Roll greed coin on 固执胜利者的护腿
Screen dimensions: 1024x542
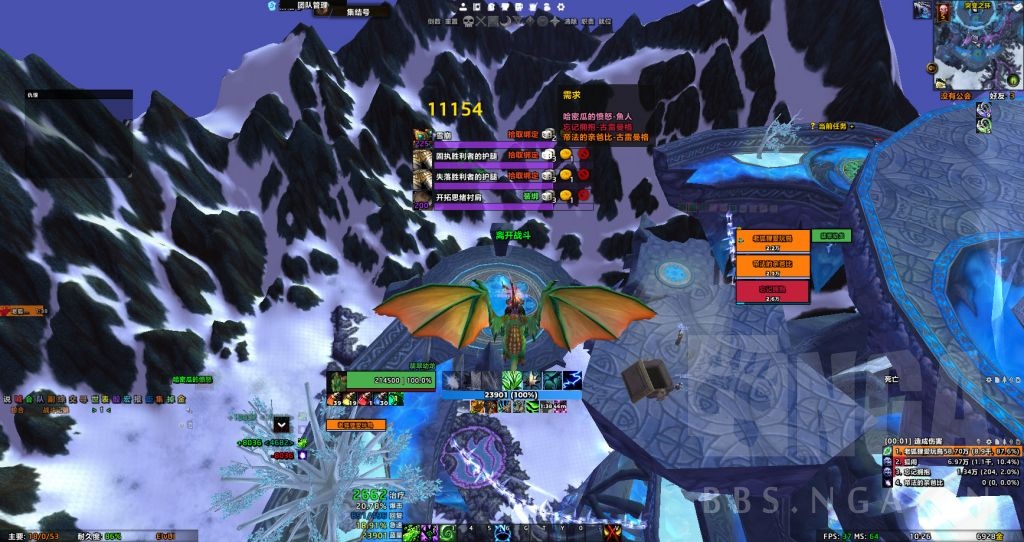click(x=565, y=155)
